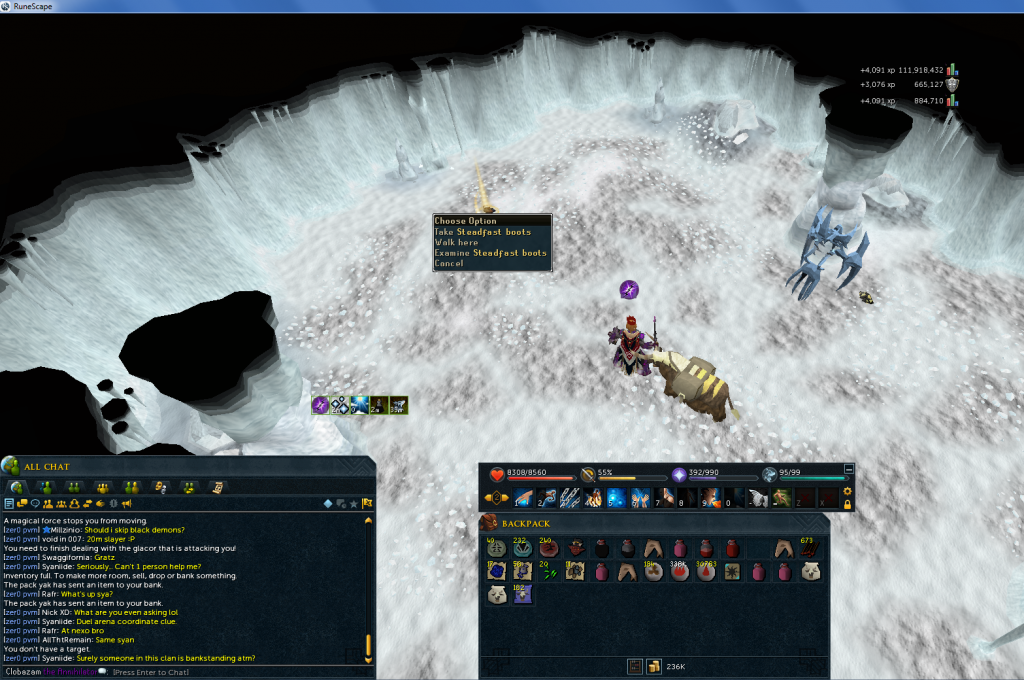Trigger the fire-breath ability in slot 9
1024x680 pixels.
click(710, 498)
